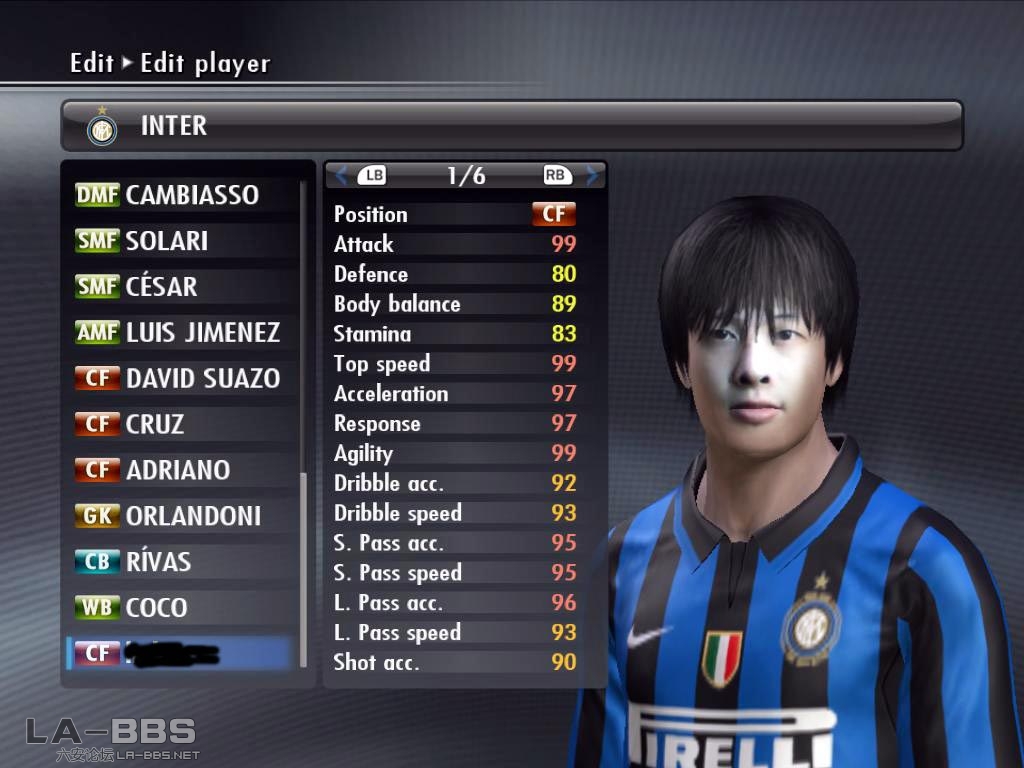The width and height of the screenshot is (1024, 768).
Task: Select the Top speed stat row
Action: [455, 364]
